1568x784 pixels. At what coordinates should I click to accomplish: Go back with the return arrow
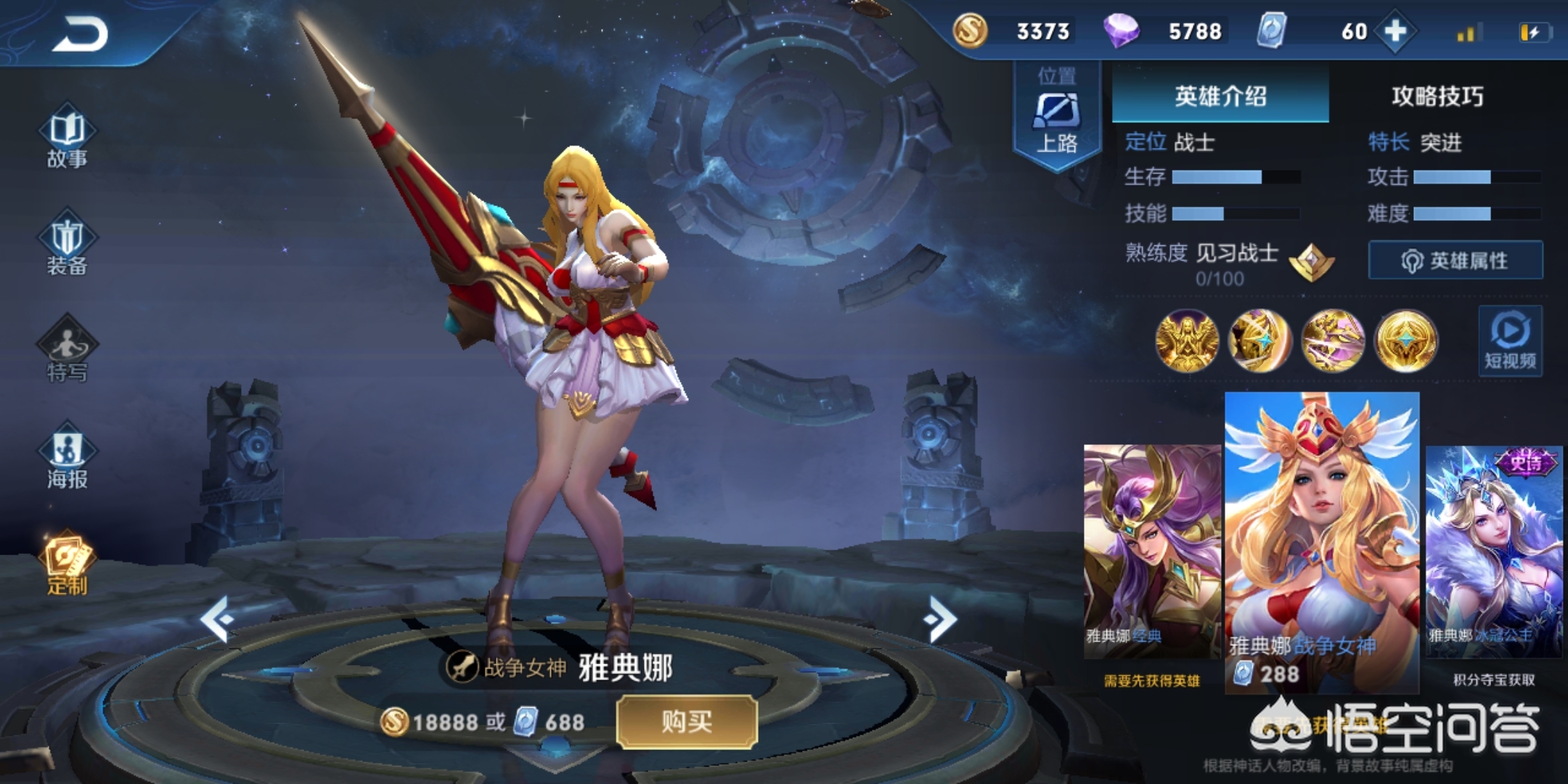click(80, 34)
